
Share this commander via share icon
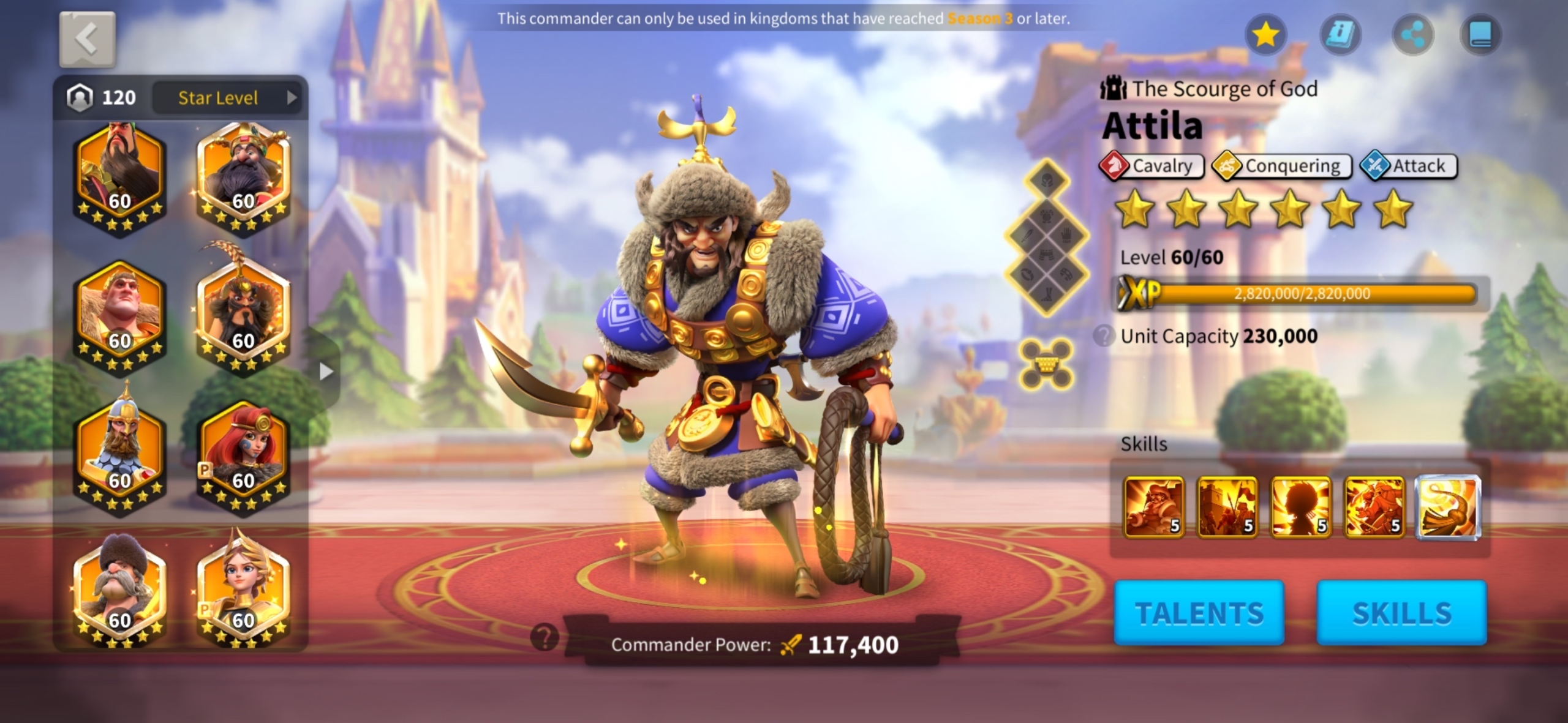[1413, 35]
